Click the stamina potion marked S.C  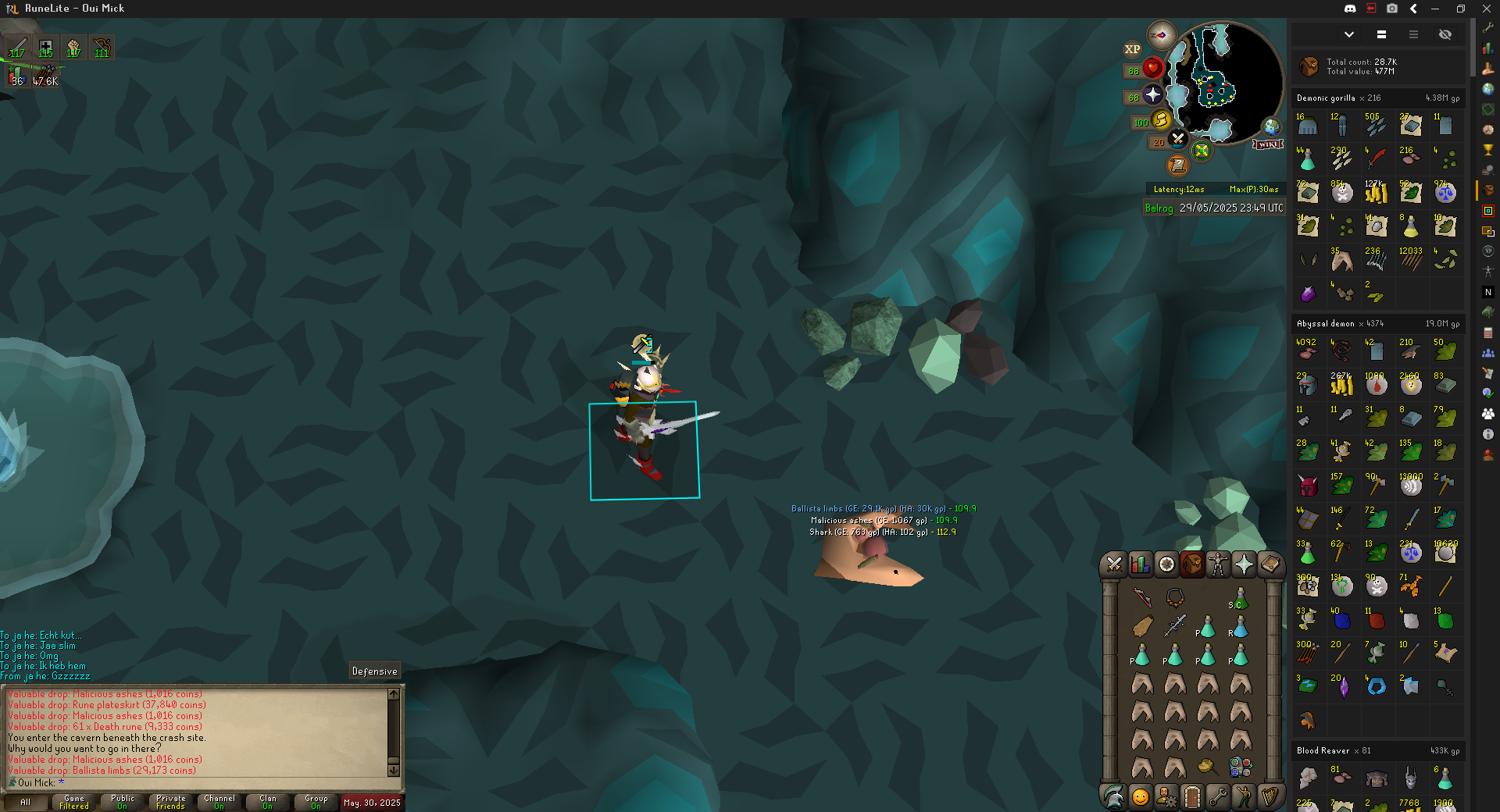tap(1240, 599)
